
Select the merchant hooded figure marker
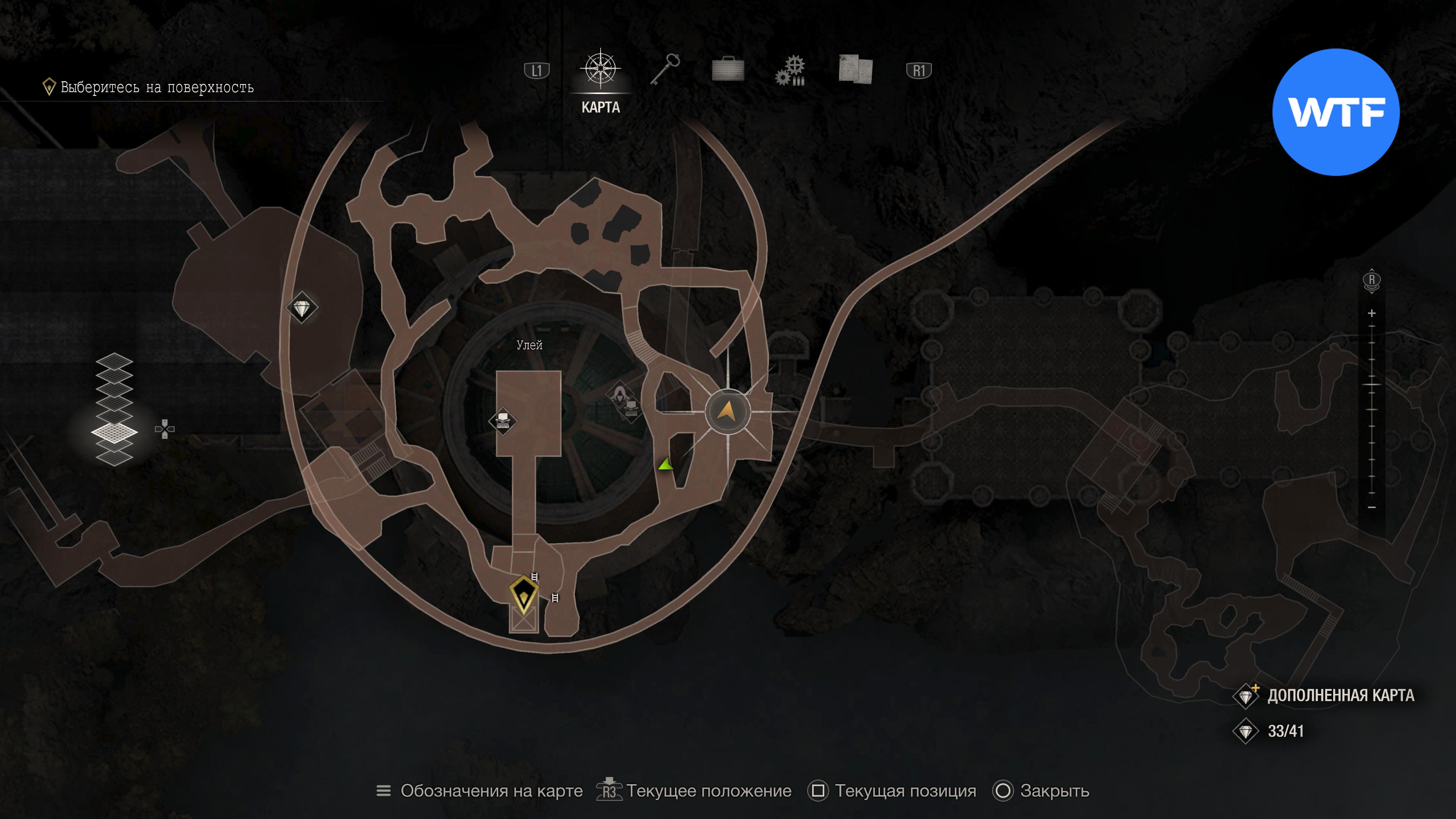coord(620,394)
